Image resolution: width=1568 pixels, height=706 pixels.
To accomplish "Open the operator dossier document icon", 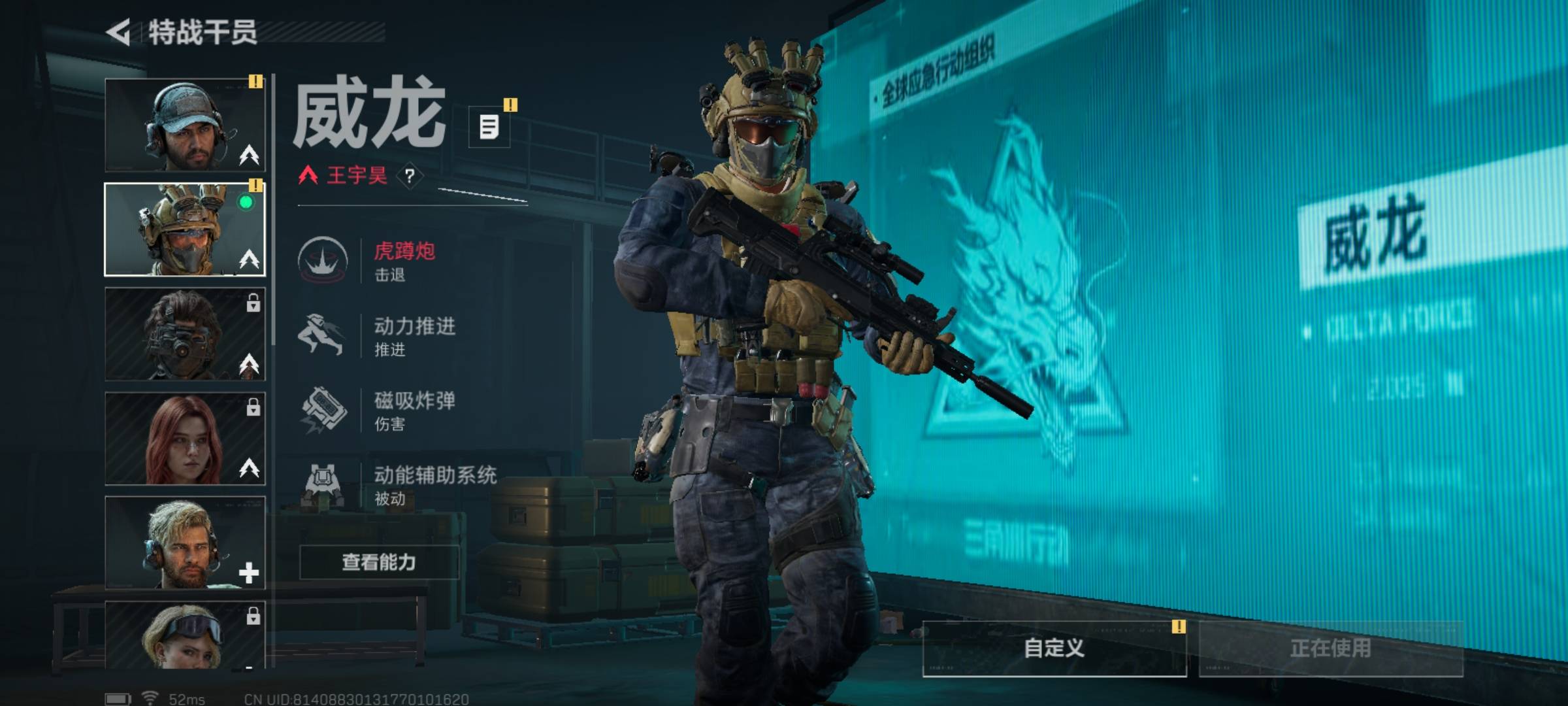I will pyautogui.click(x=489, y=126).
